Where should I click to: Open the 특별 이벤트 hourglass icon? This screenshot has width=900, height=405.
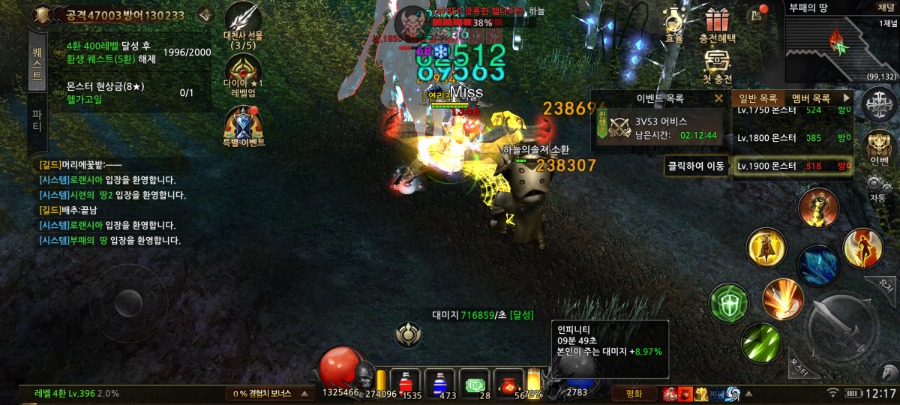[x=244, y=127]
